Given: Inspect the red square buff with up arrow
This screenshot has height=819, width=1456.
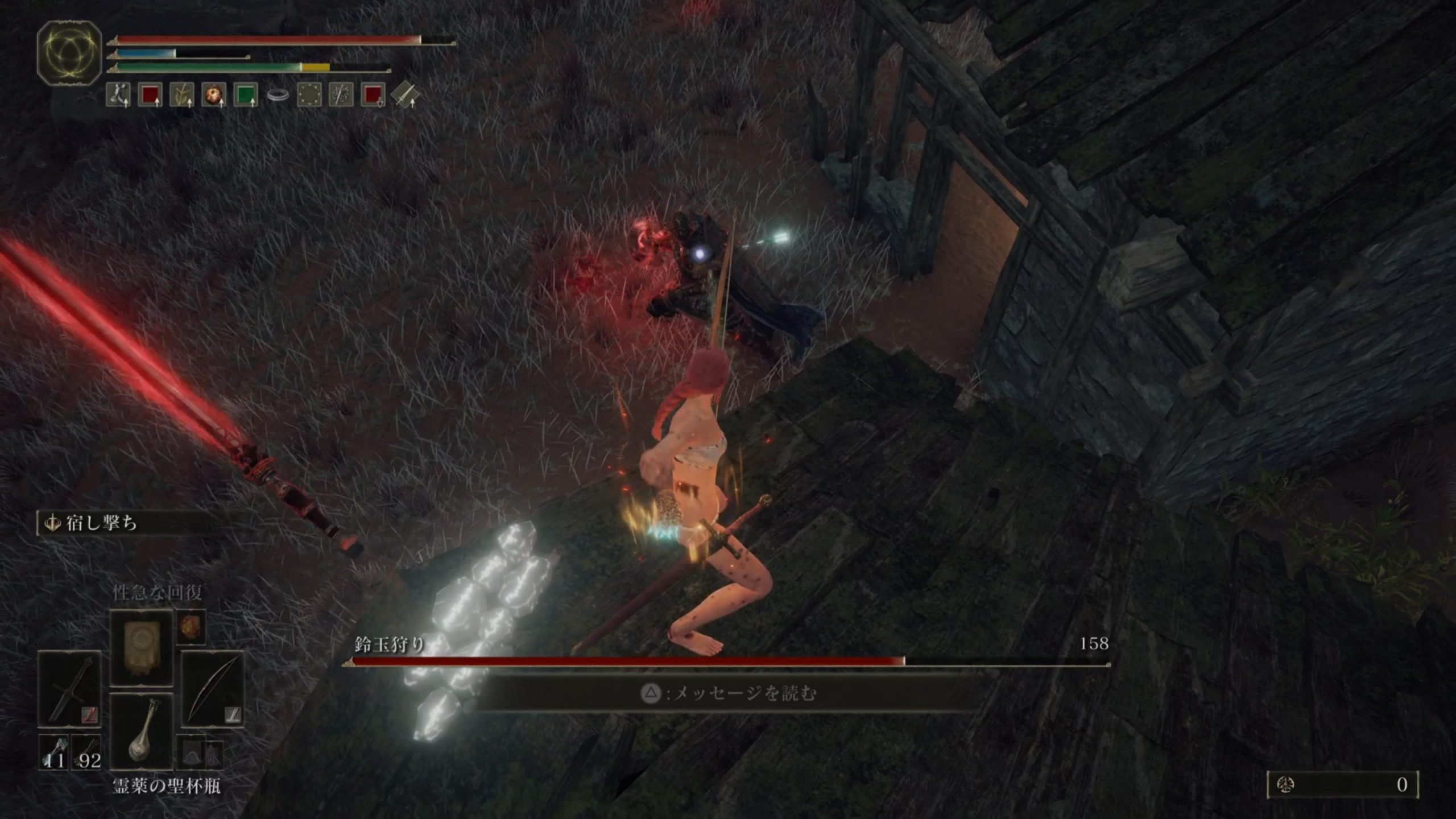Looking at the screenshot, I should tap(150, 94).
